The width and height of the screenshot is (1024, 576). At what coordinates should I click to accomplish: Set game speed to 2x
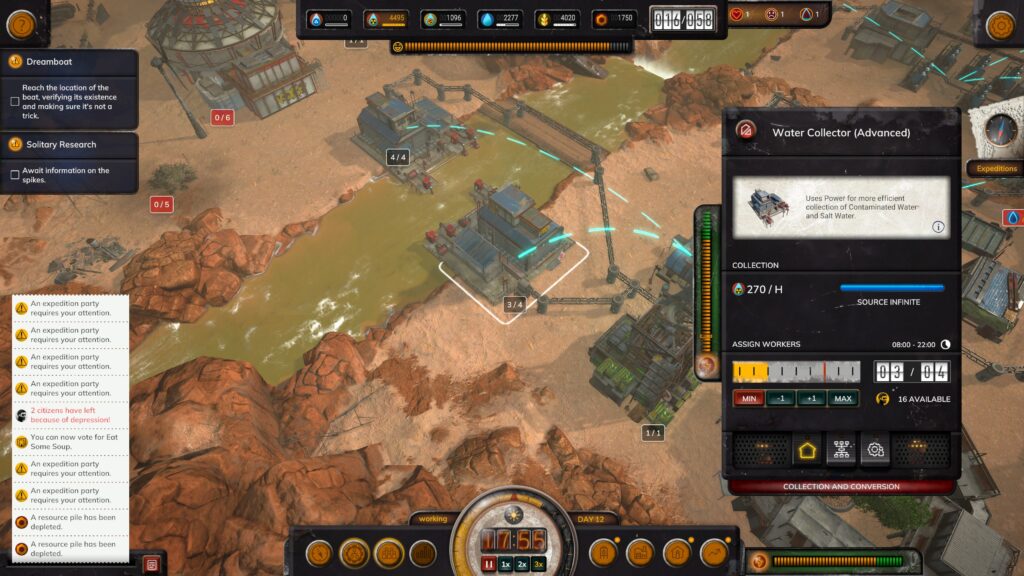coord(522,564)
